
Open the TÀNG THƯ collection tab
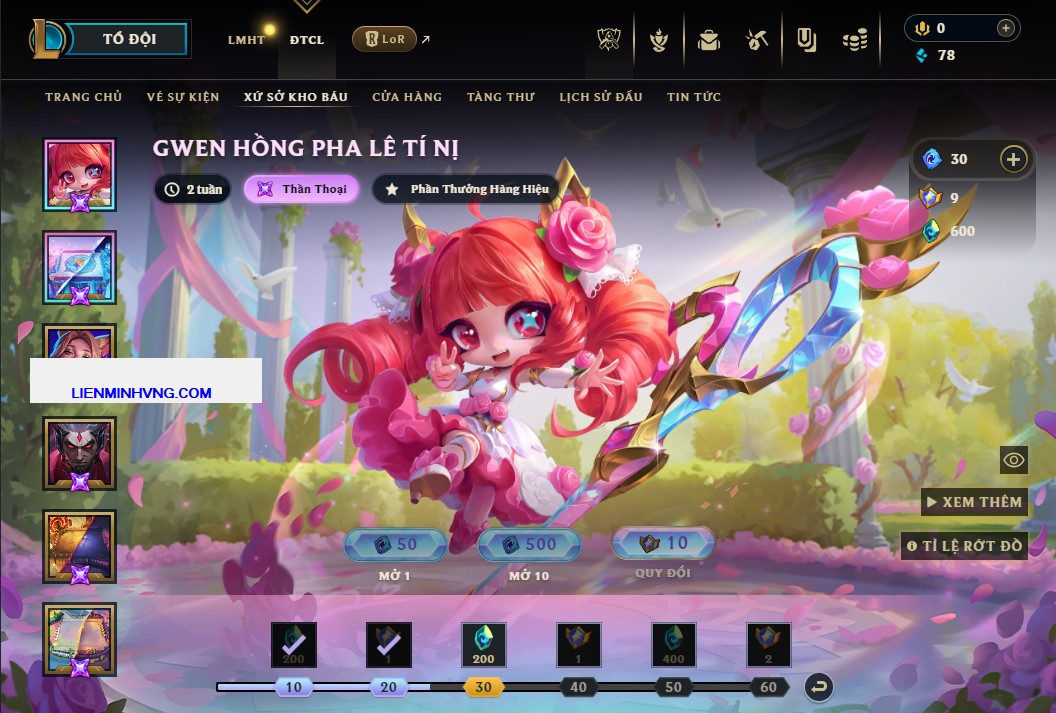(x=500, y=97)
